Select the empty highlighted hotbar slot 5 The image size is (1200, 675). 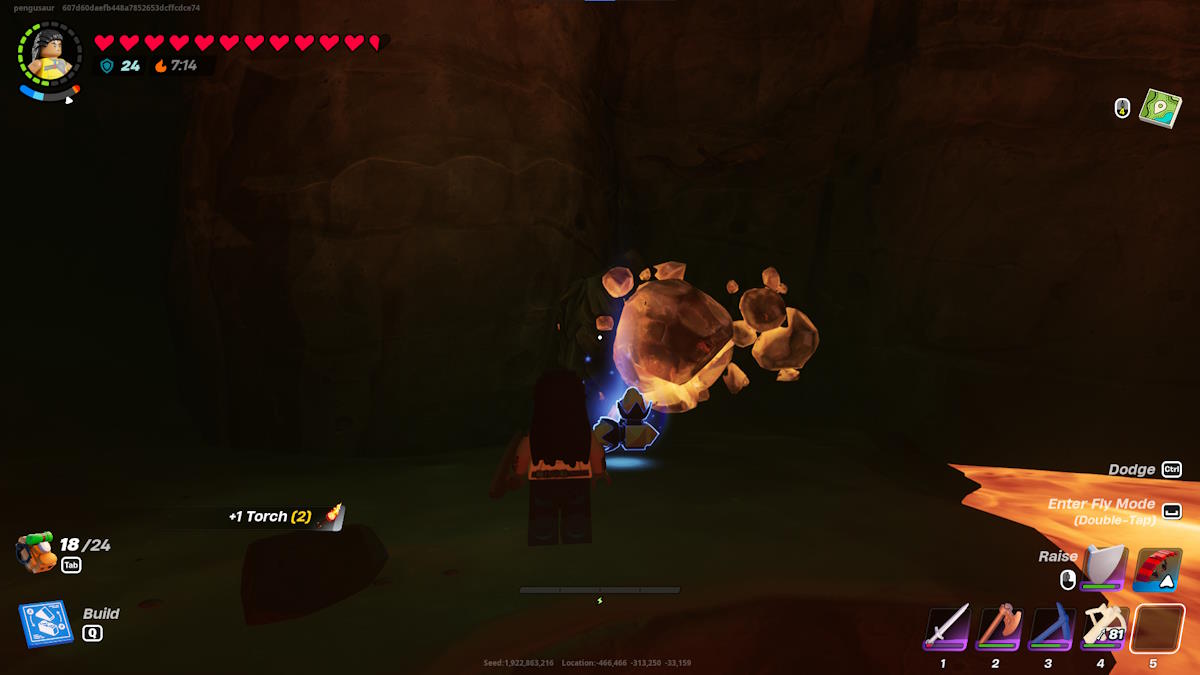pos(1157,628)
